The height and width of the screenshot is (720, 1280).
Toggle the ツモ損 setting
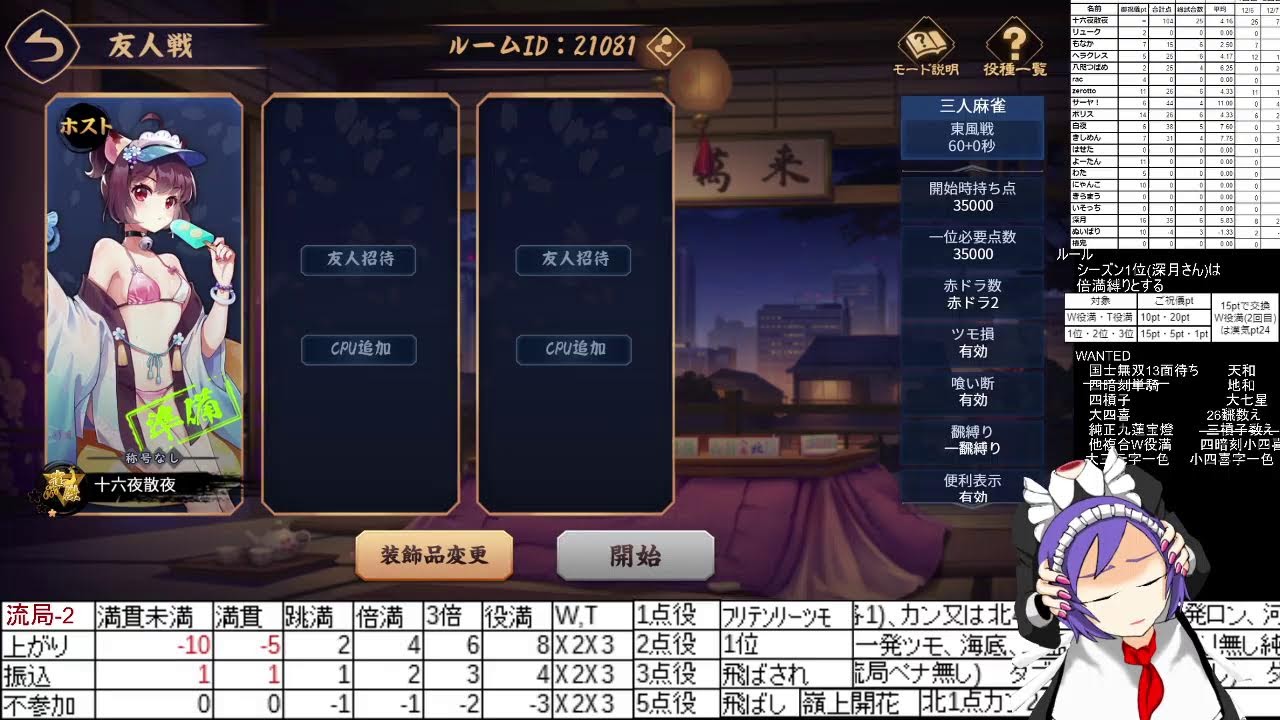point(972,341)
